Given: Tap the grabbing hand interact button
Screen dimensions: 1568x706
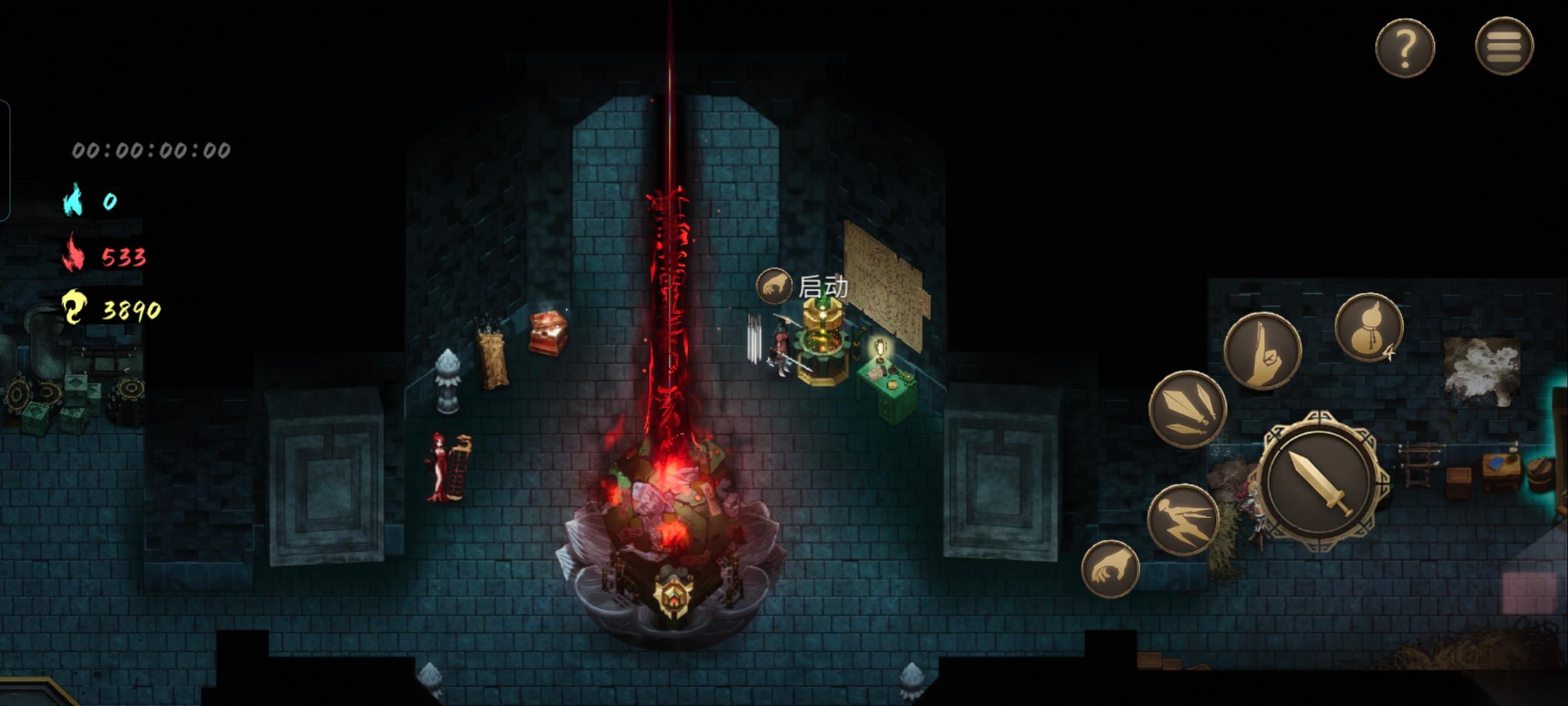Looking at the screenshot, I should point(1109,570).
